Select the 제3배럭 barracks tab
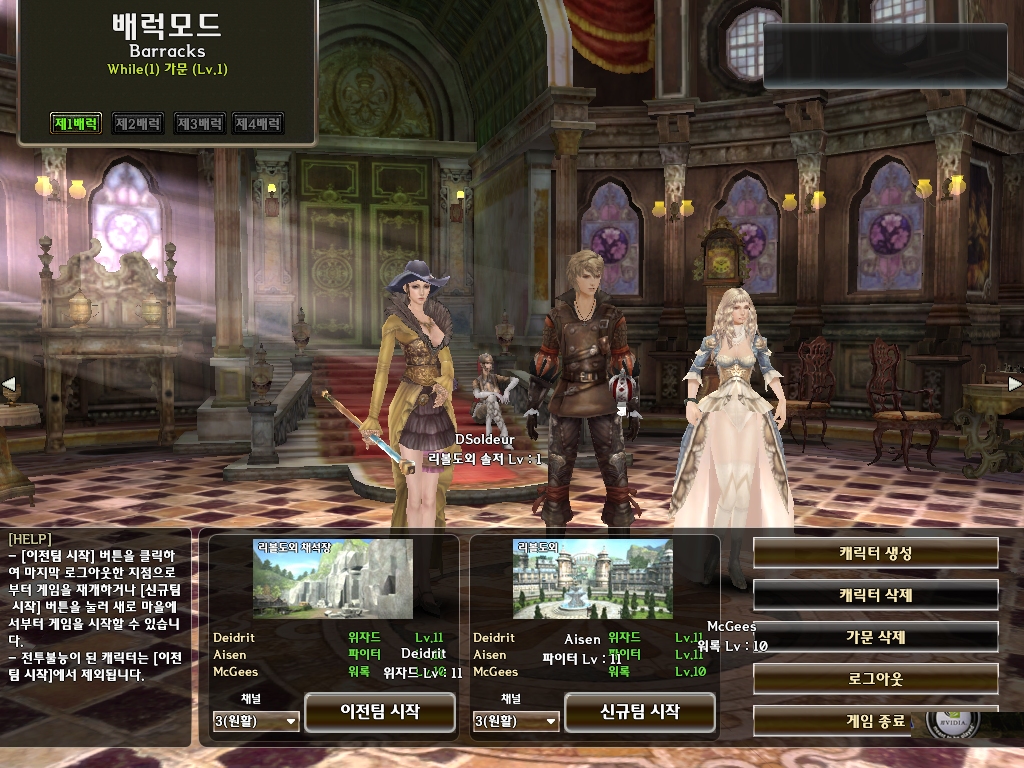Screen dimensions: 1024x768 199,124
